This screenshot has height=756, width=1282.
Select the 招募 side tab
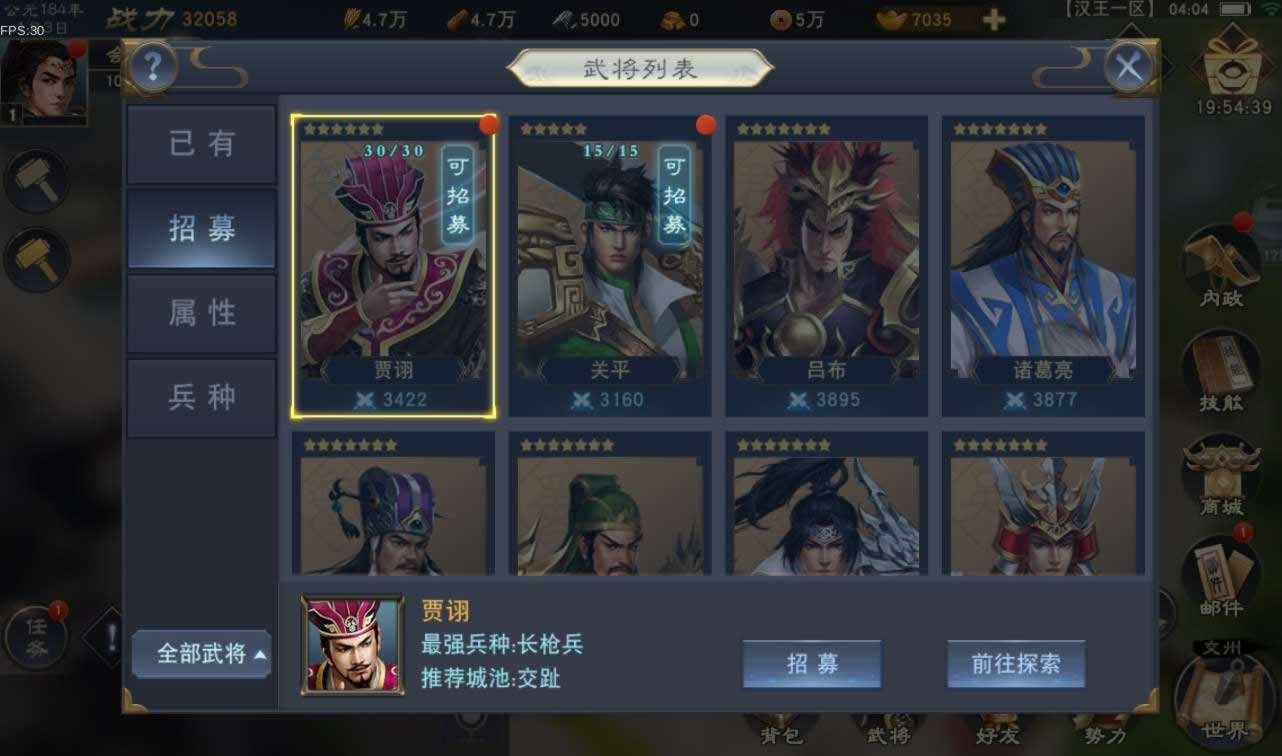click(x=201, y=228)
